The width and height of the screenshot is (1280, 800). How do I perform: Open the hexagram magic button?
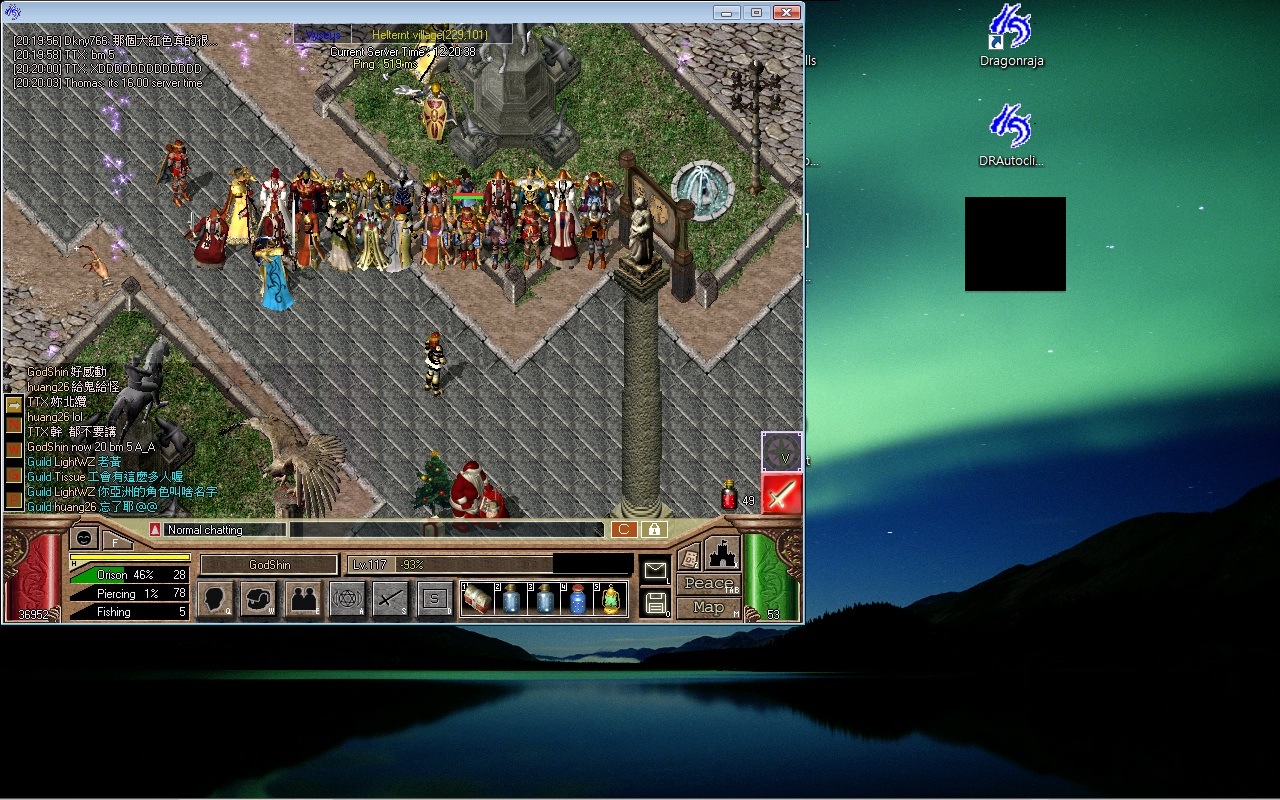tap(347, 599)
